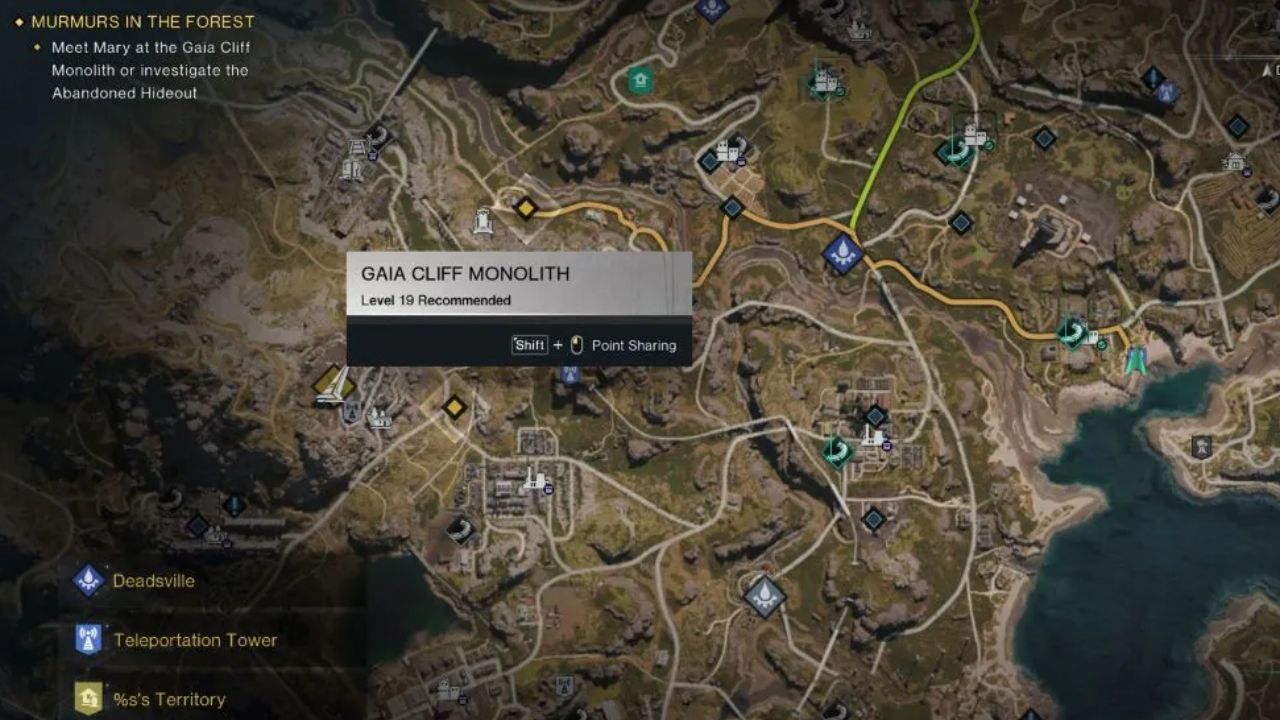1280x720 pixels.
Task: Select the green house territory marker
Action: click(x=640, y=80)
